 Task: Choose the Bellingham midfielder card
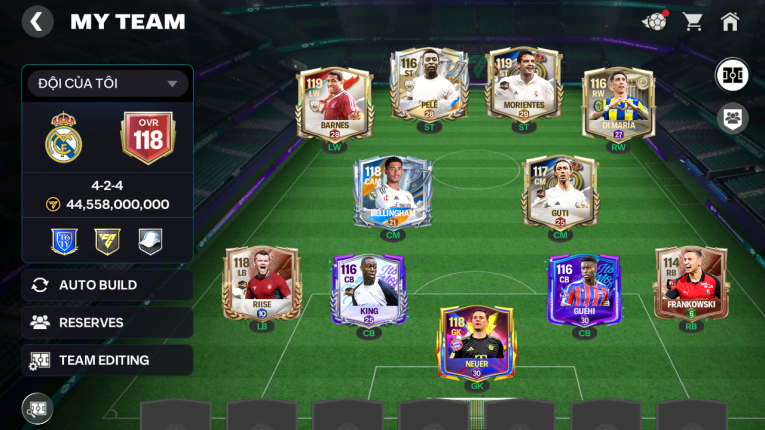[x=392, y=192]
